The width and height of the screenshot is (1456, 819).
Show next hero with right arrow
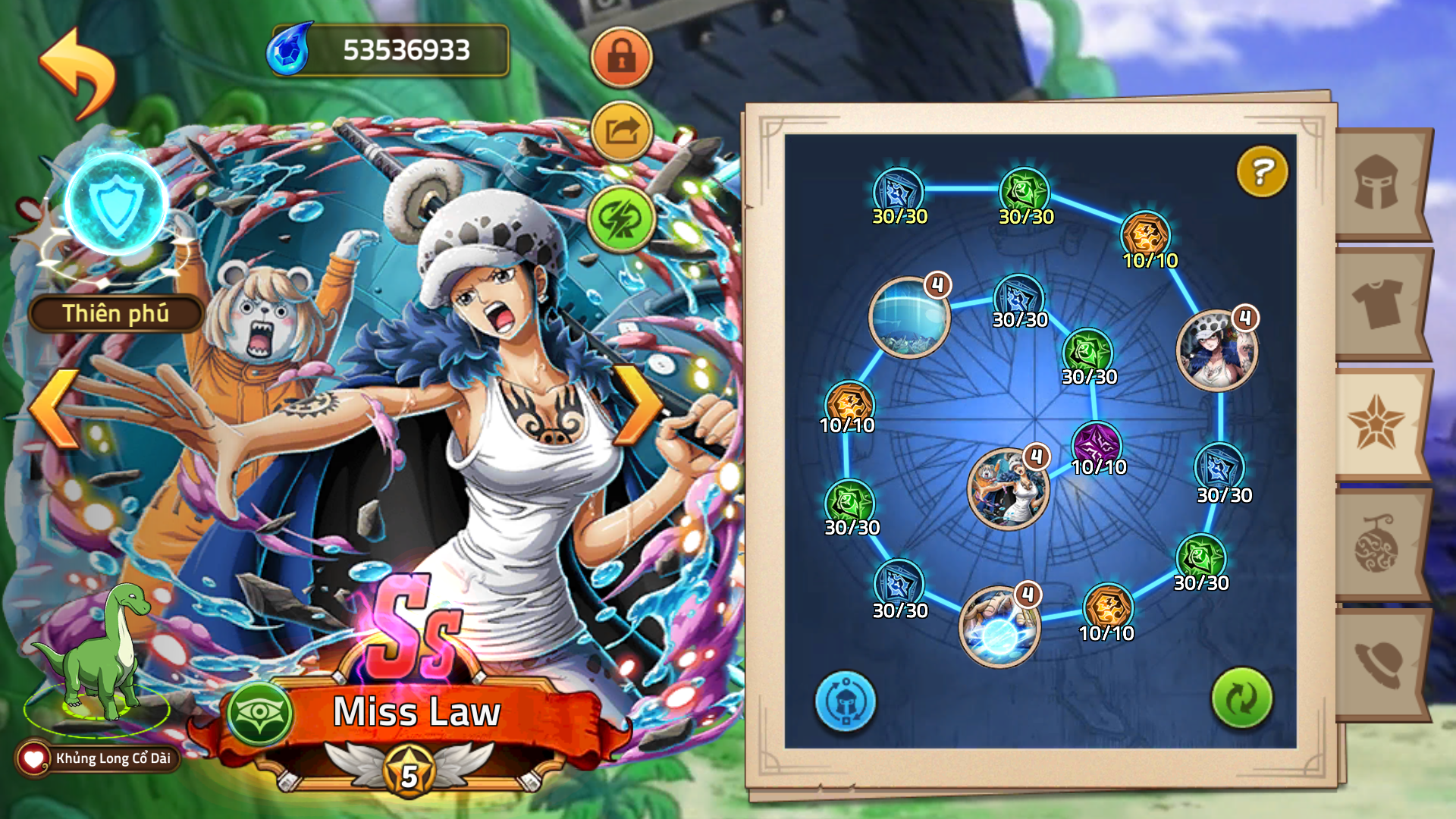pos(637,406)
